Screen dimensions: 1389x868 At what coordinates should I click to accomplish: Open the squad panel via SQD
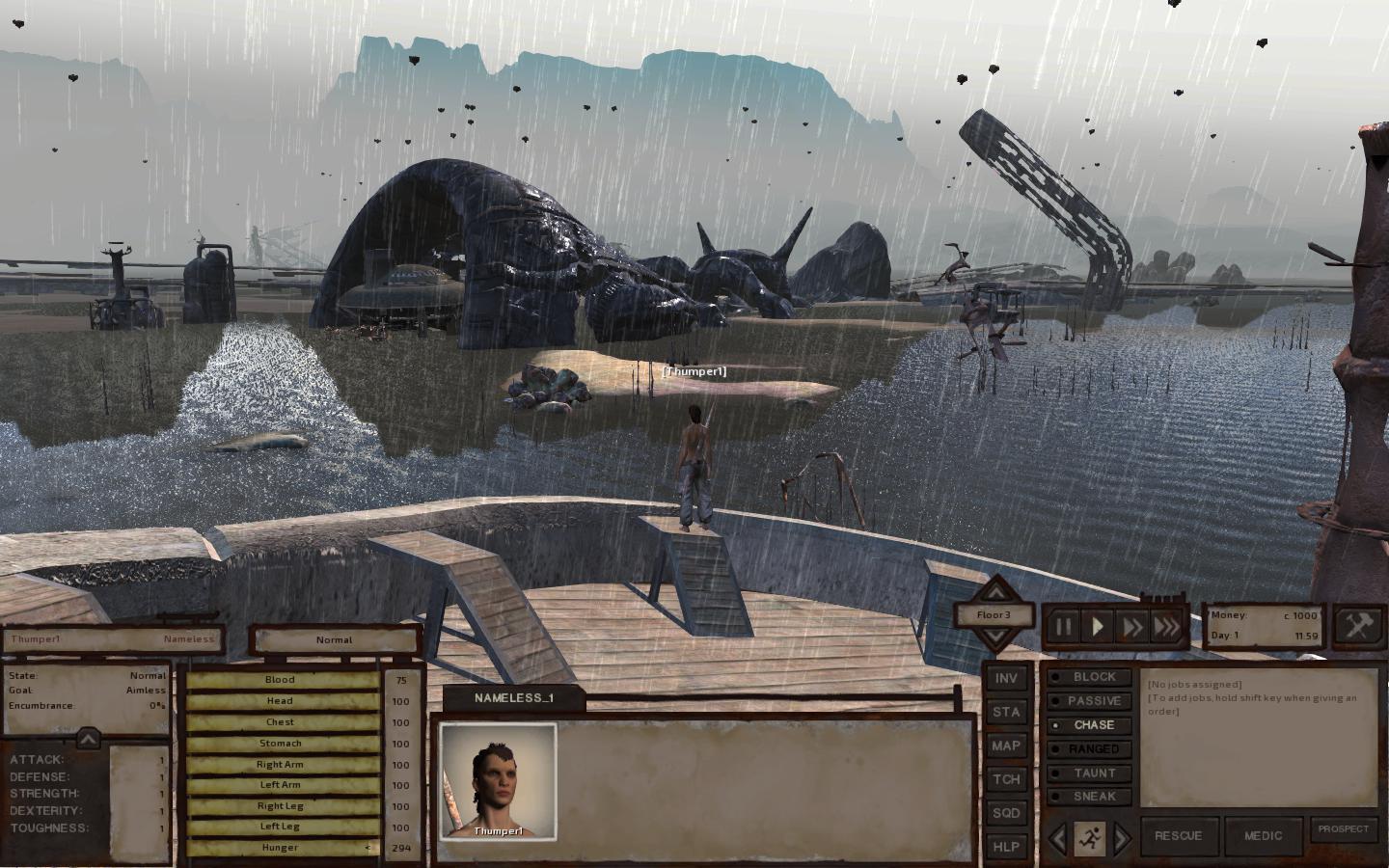tap(1005, 814)
